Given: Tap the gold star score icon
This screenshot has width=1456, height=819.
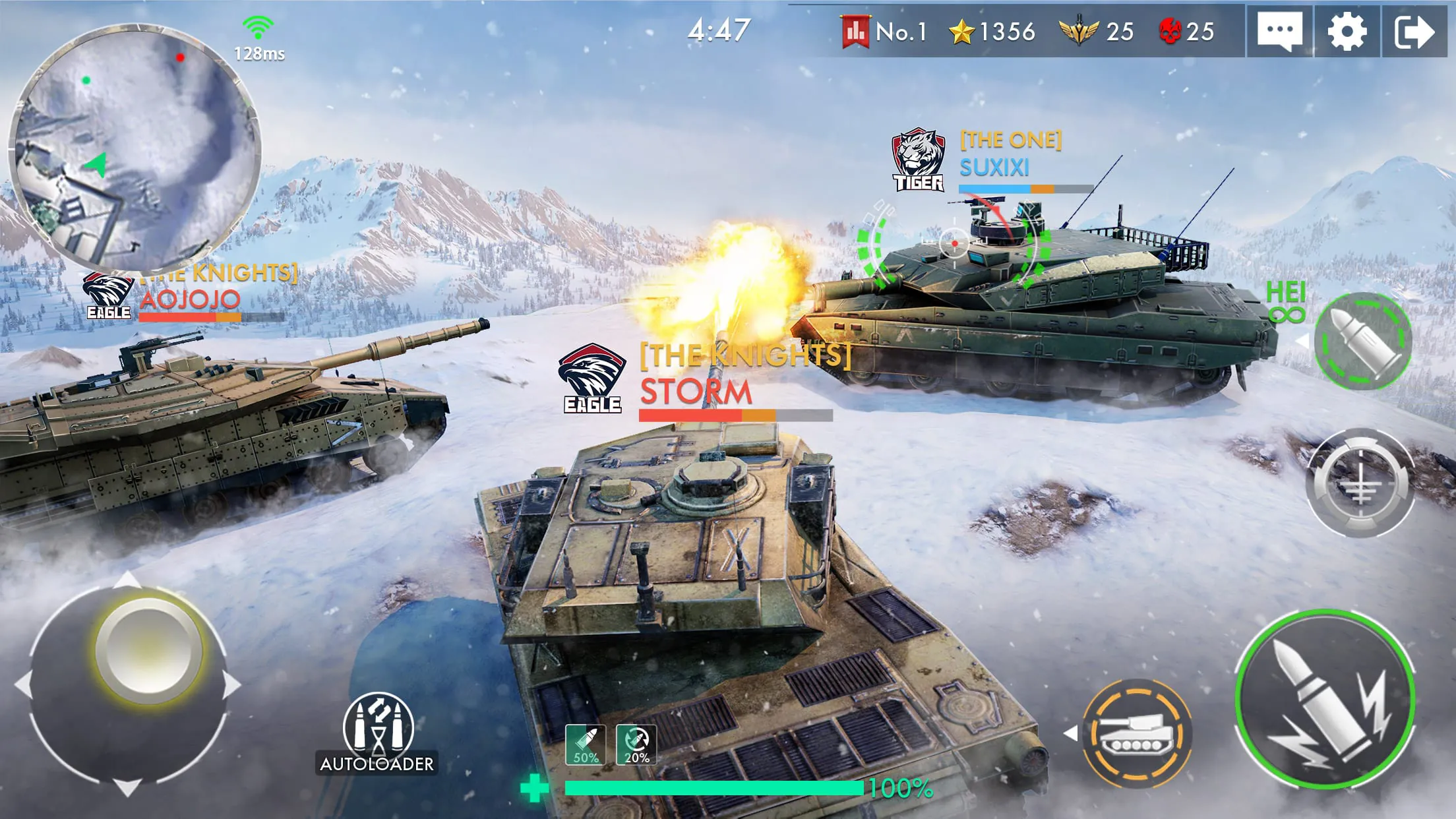Looking at the screenshot, I should 961,29.
